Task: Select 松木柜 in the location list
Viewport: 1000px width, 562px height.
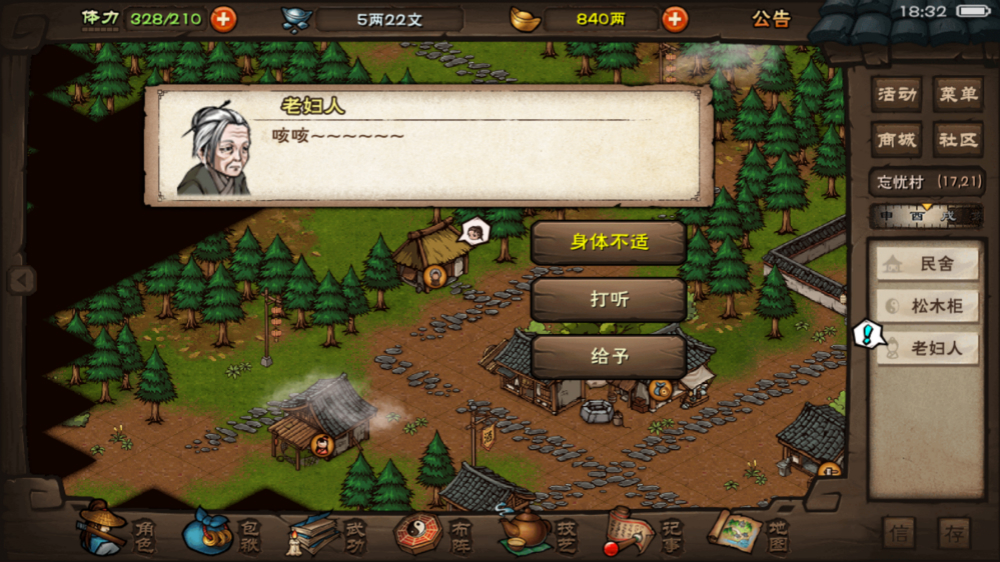Action: tap(927, 306)
